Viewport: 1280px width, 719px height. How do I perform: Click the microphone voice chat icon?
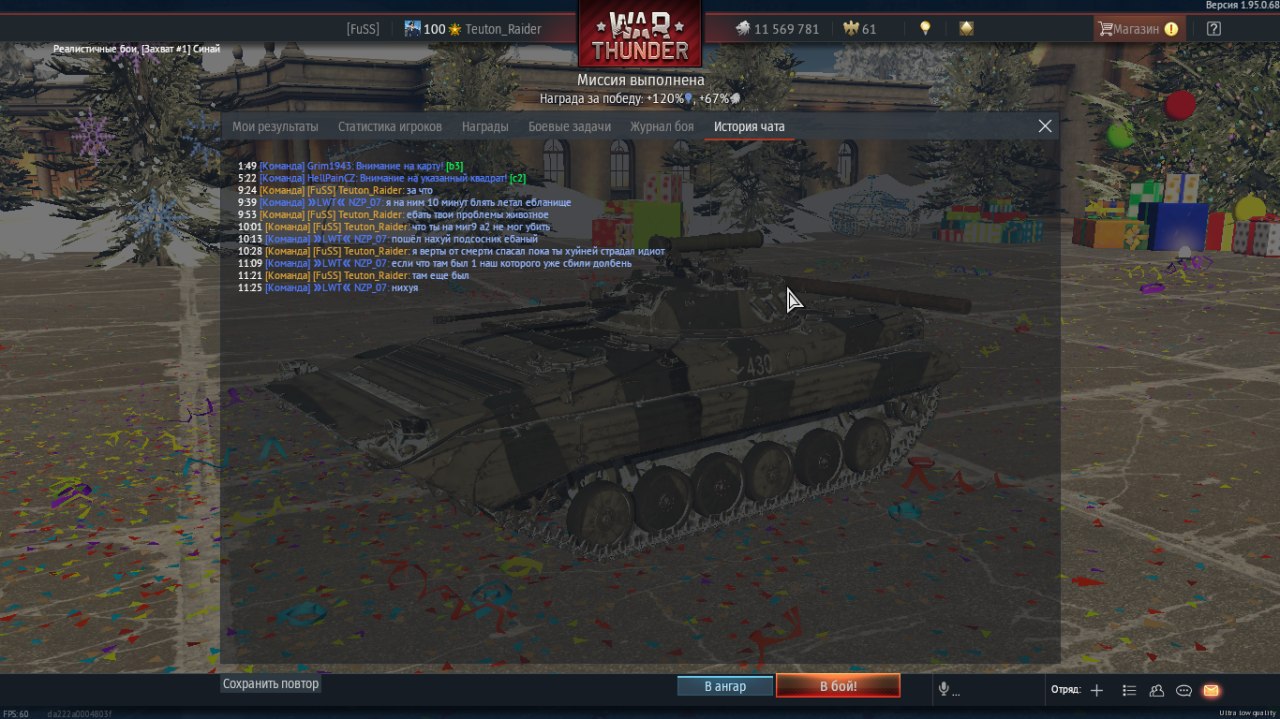point(942,690)
